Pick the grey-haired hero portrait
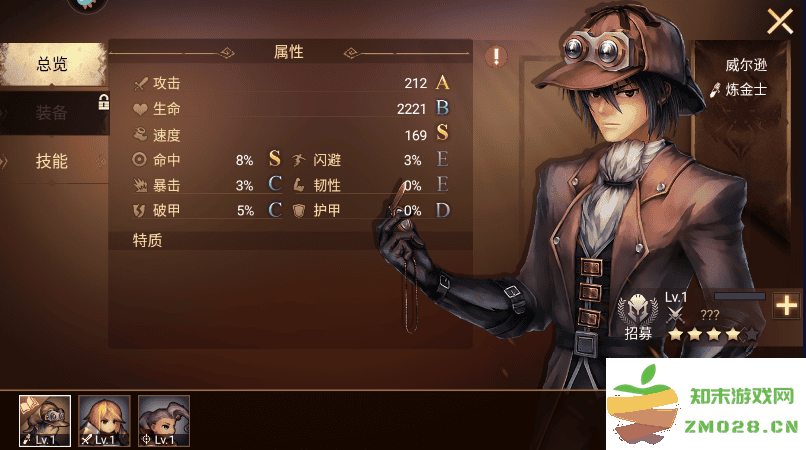Viewport: 806px width, 450px height. click(x=164, y=421)
